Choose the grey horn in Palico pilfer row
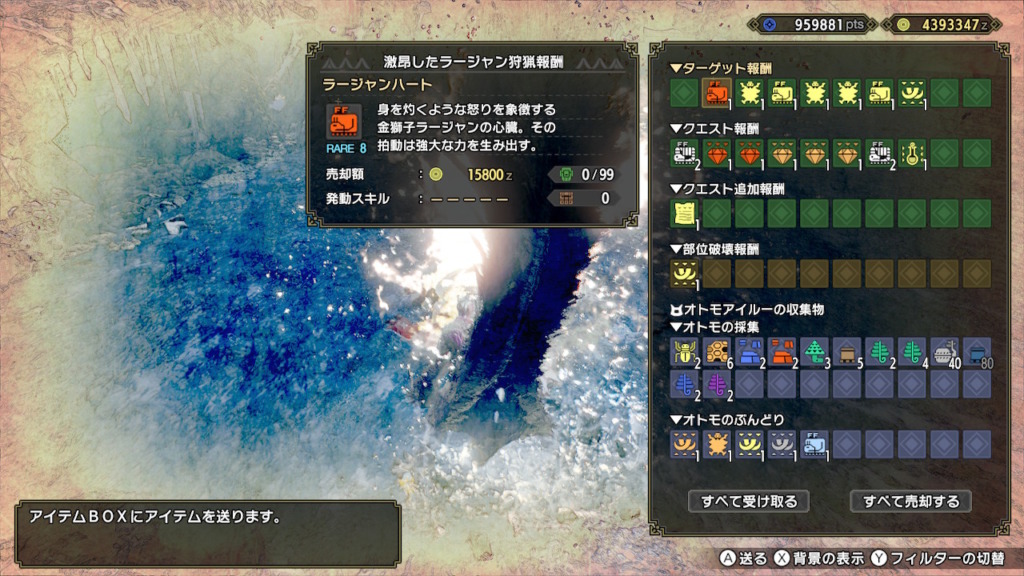The height and width of the screenshot is (576, 1024). pos(781,444)
